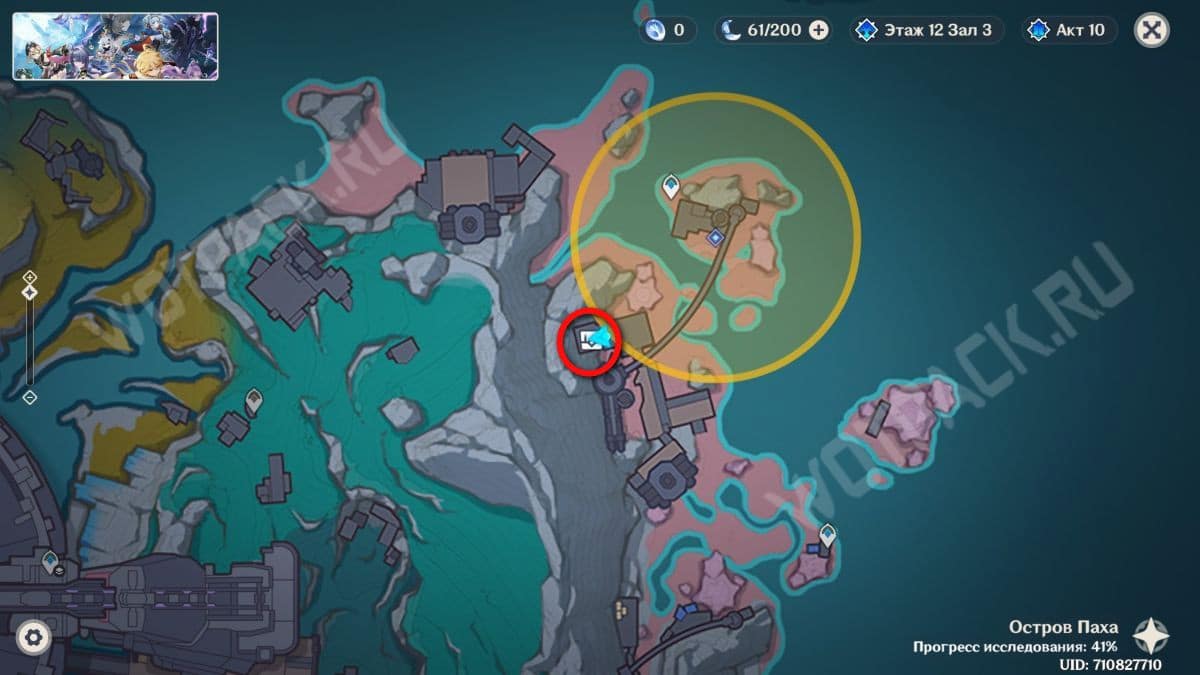Add resin with the plus button

(x=819, y=30)
